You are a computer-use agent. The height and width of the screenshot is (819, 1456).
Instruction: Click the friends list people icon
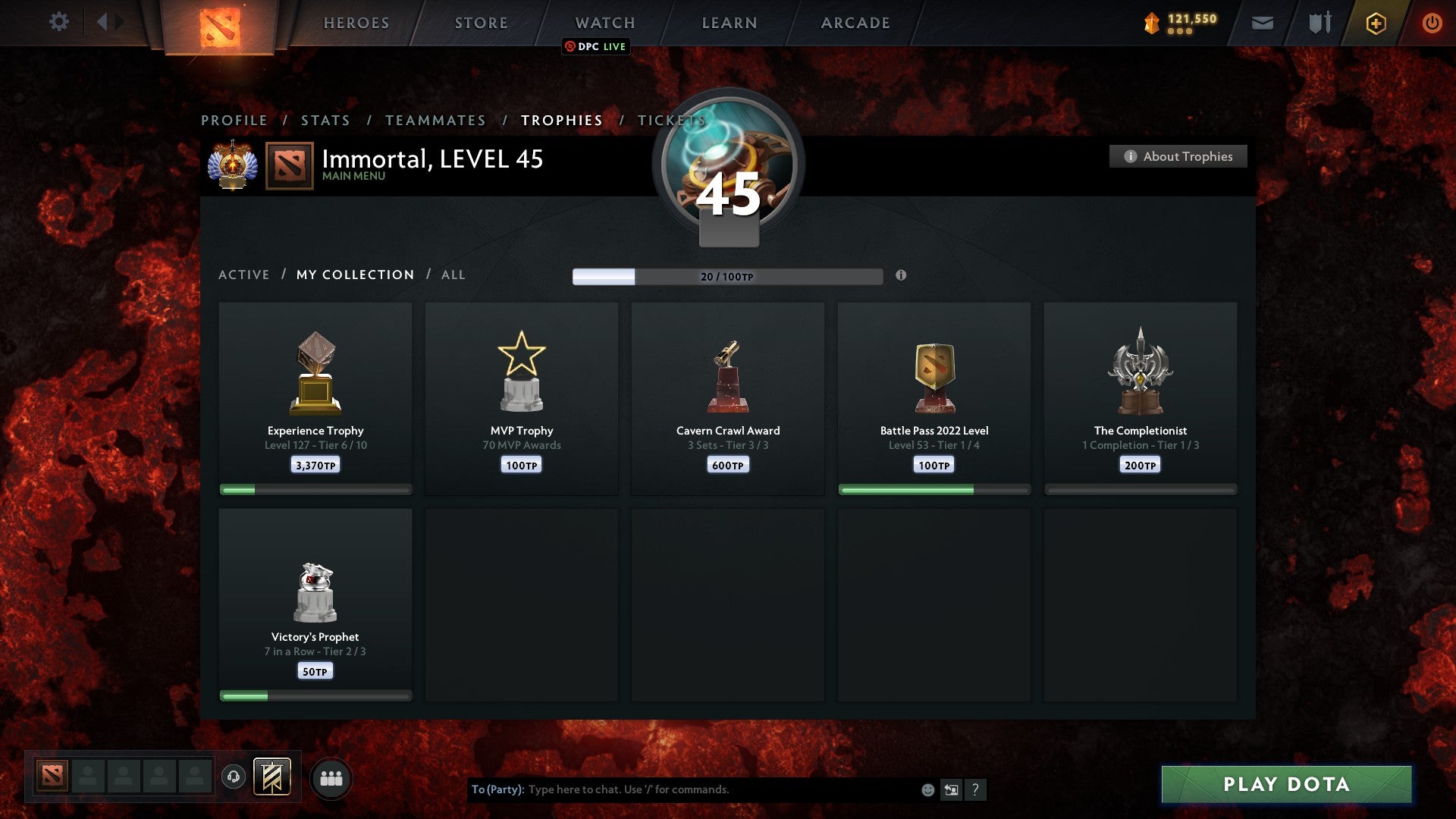[x=331, y=777]
